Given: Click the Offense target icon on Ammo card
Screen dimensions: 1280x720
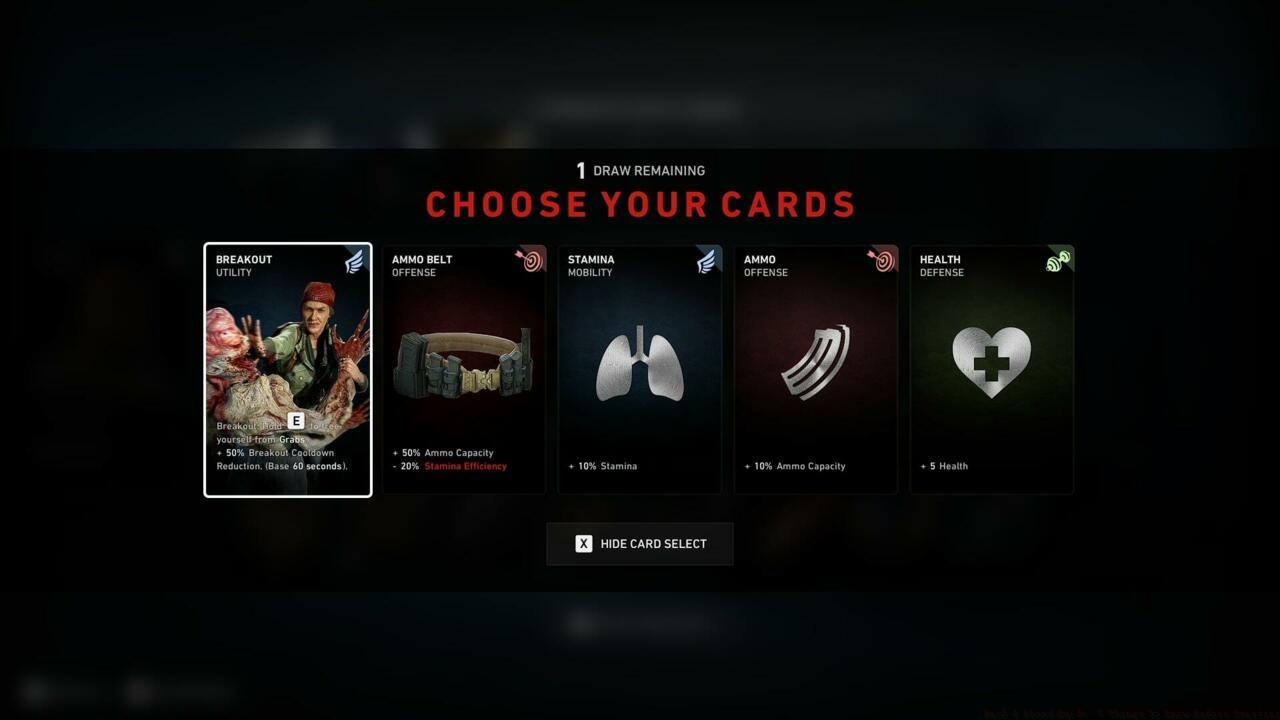Looking at the screenshot, I should click(883, 259).
